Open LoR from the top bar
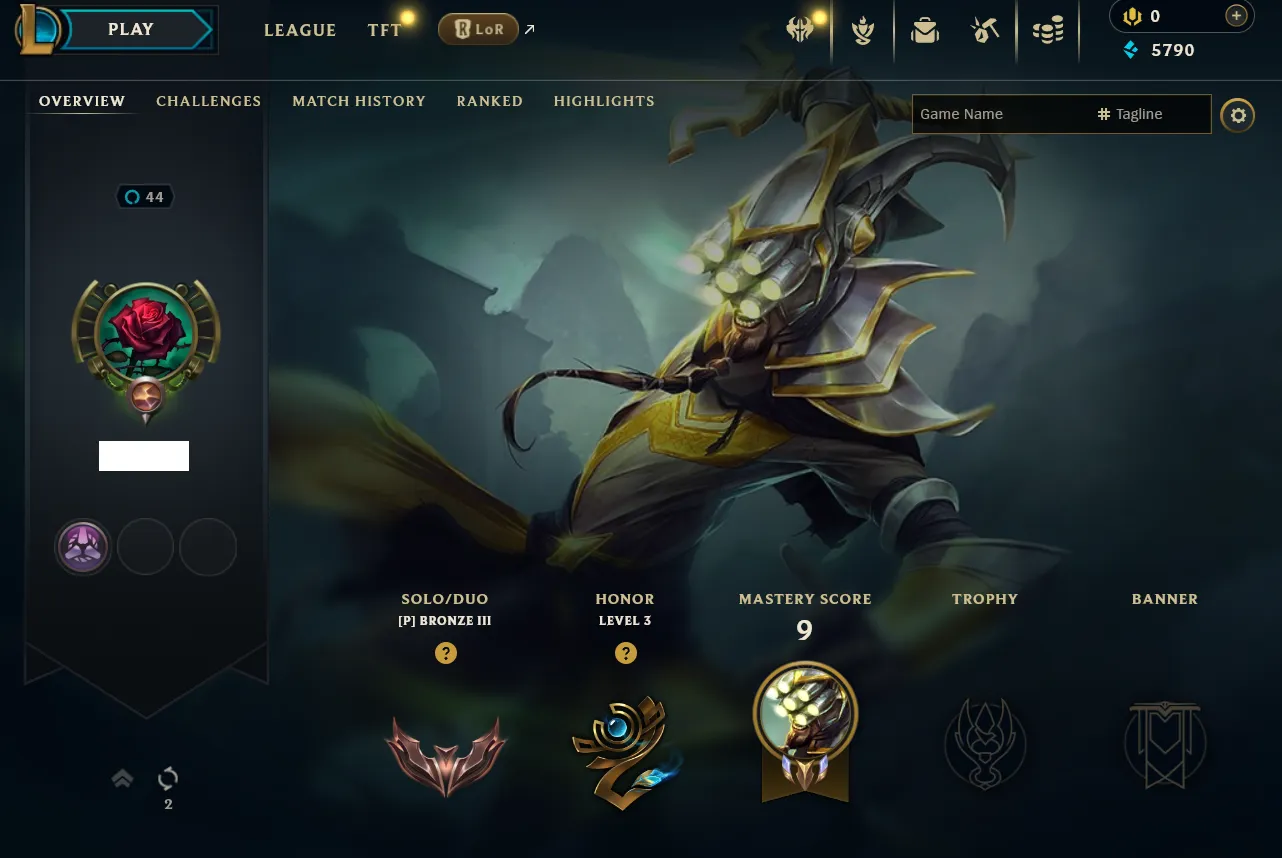The height and width of the screenshot is (858, 1282). (x=478, y=29)
